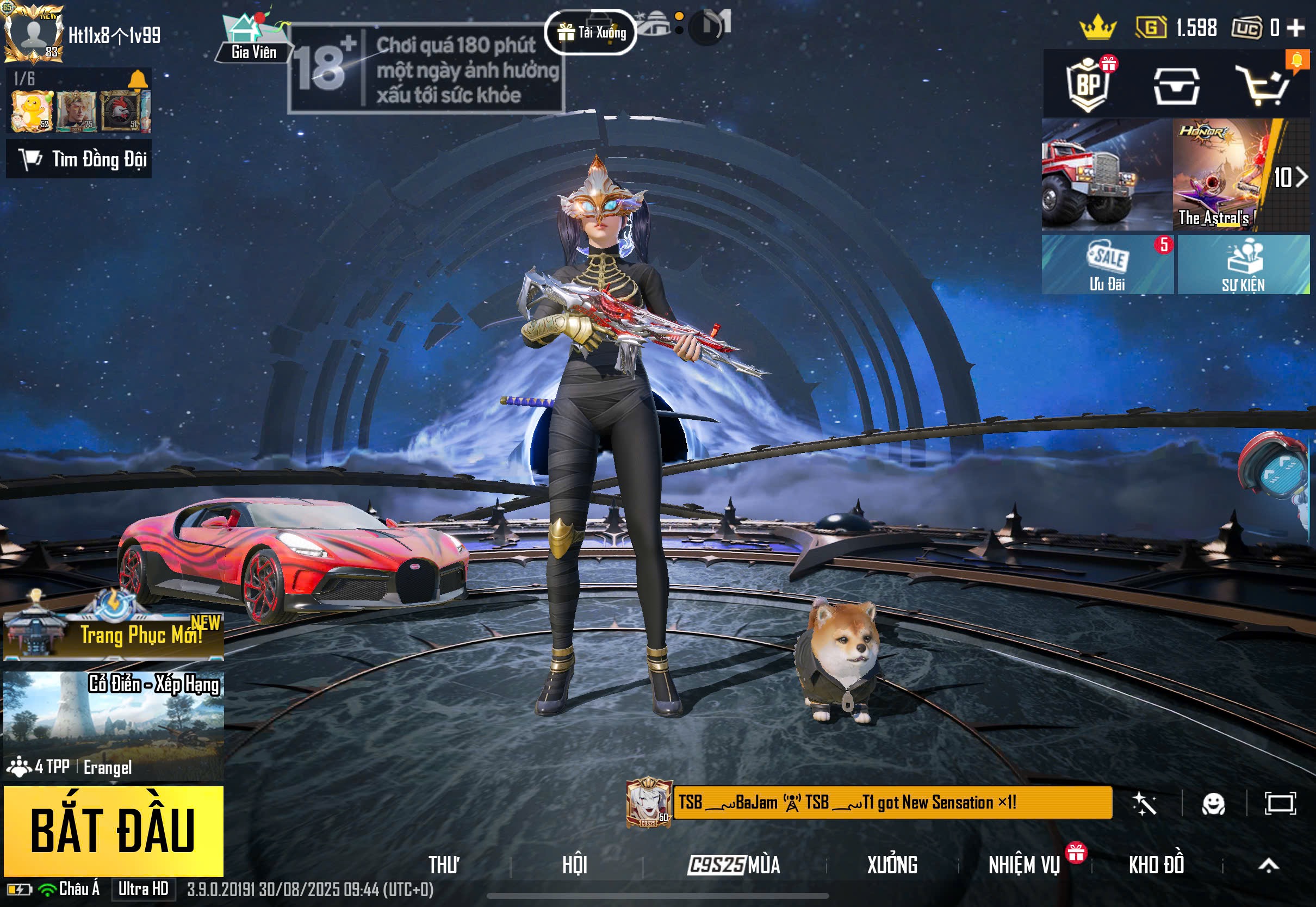Tap the Tải Xuống download button
Screen dimensions: 1316x907
pos(591,33)
